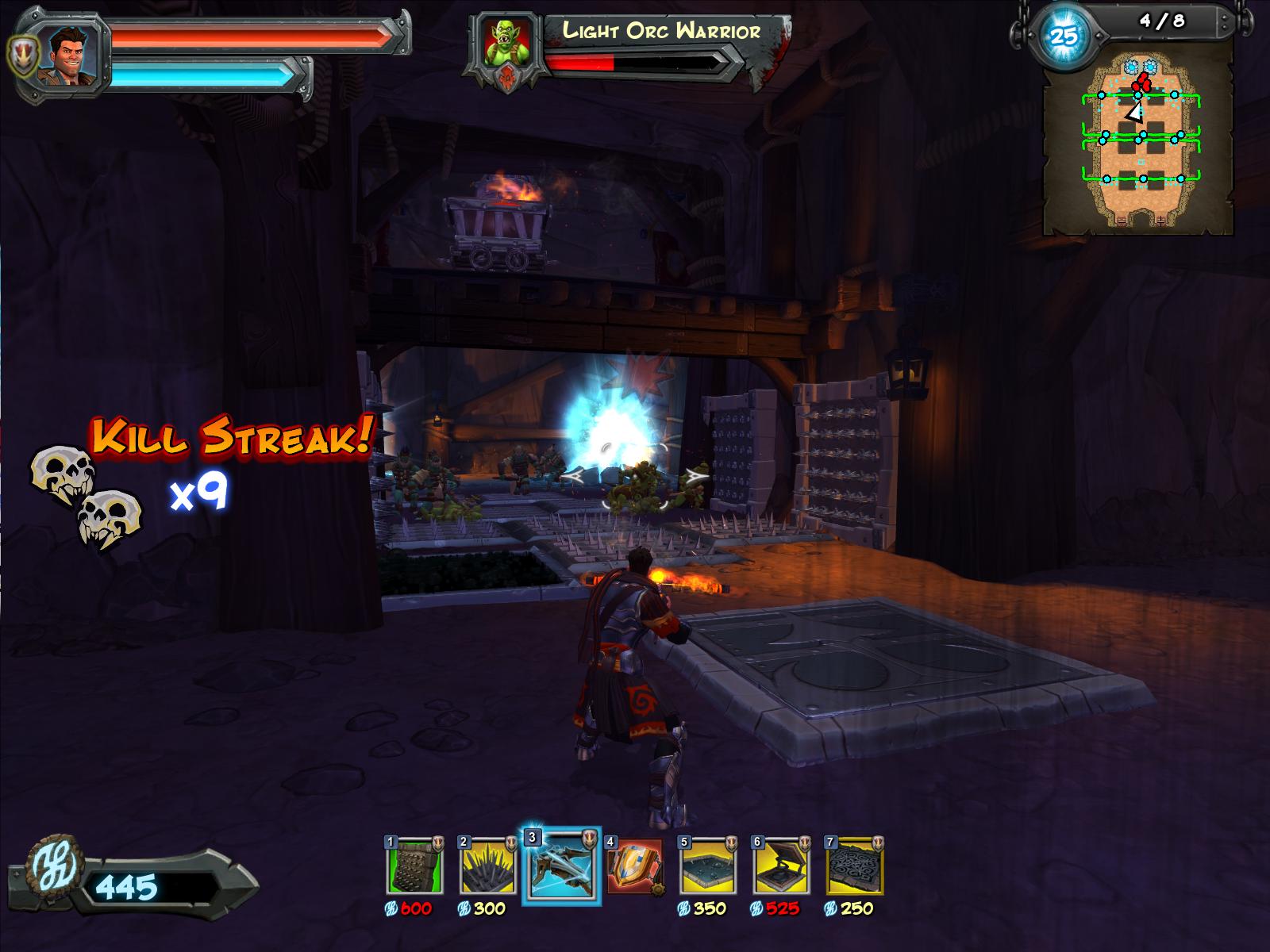
Task: Select the tar pit trap costing 350
Action: 708,866
